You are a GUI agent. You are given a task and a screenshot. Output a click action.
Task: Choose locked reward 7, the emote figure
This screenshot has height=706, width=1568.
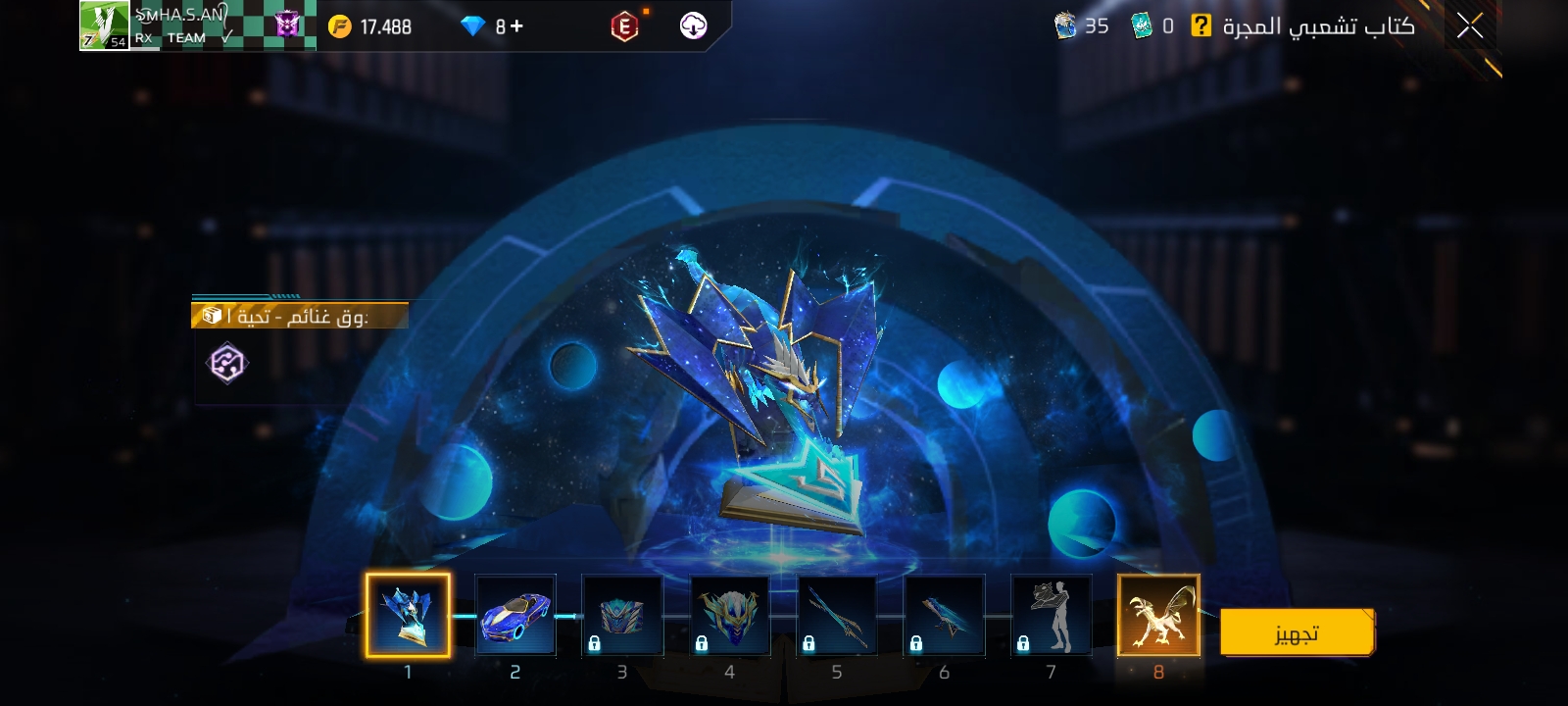point(1051,615)
